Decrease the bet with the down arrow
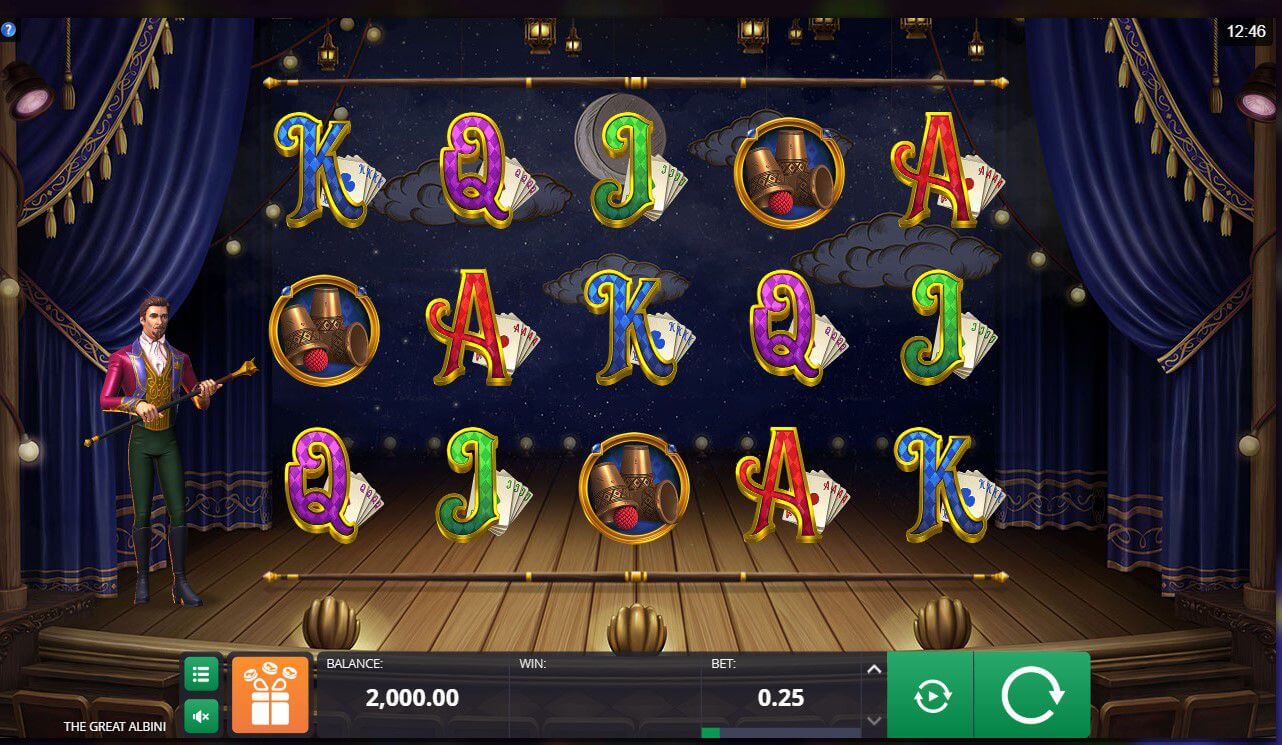The image size is (1282, 745). coord(873,720)
